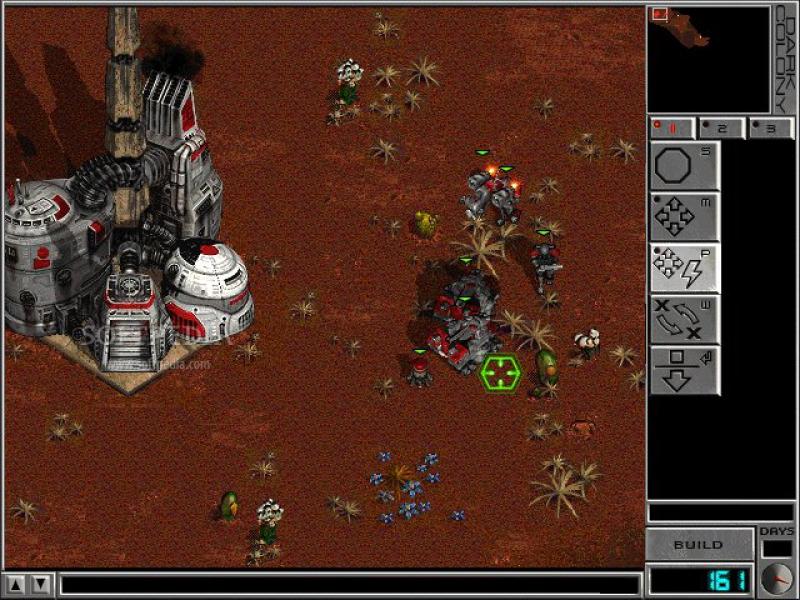This screenshot has width=800, height=600.
Task: Open the BUILD menu
Action: click(x=698, y=545)
